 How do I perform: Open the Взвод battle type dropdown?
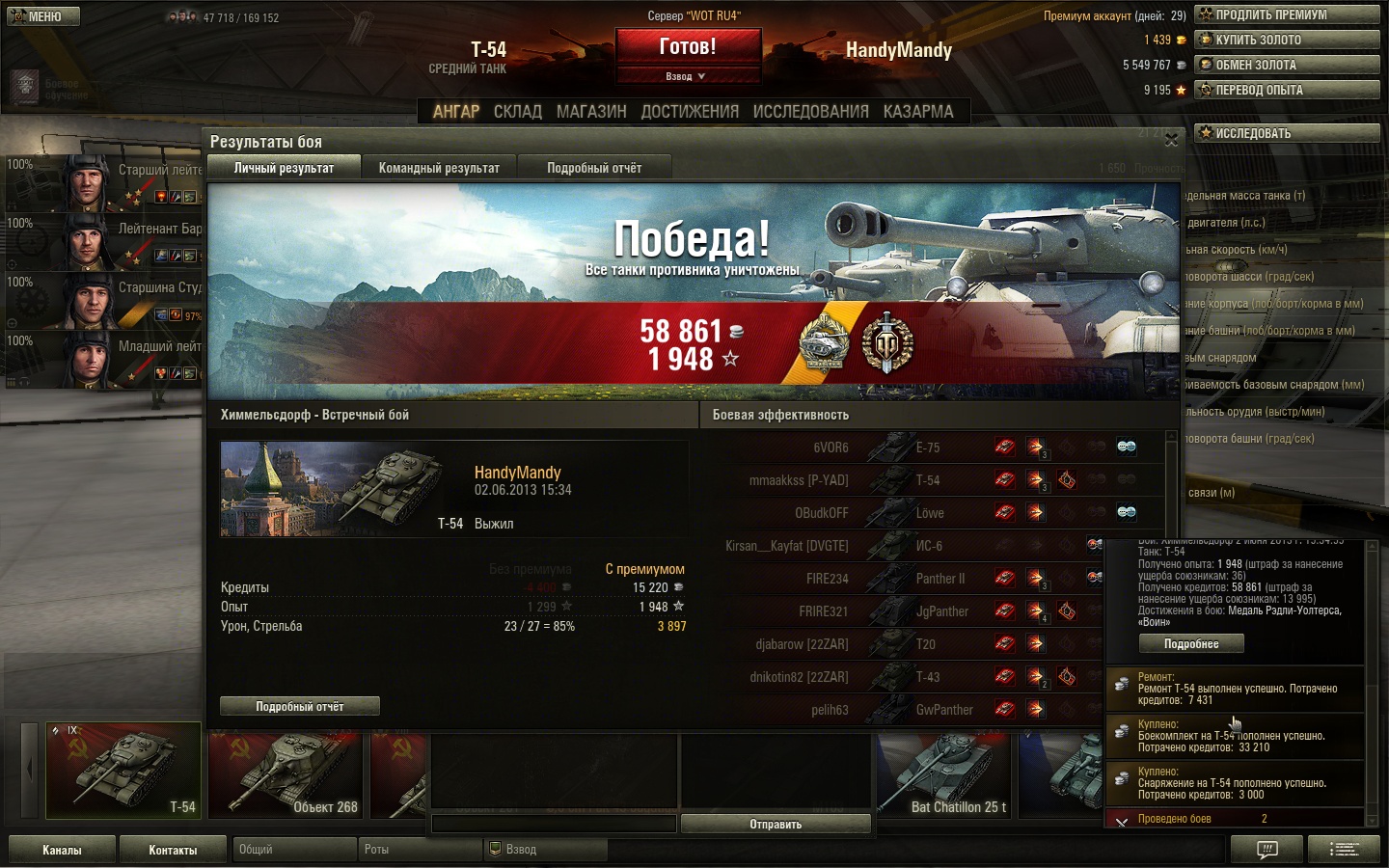click(687, 76)
